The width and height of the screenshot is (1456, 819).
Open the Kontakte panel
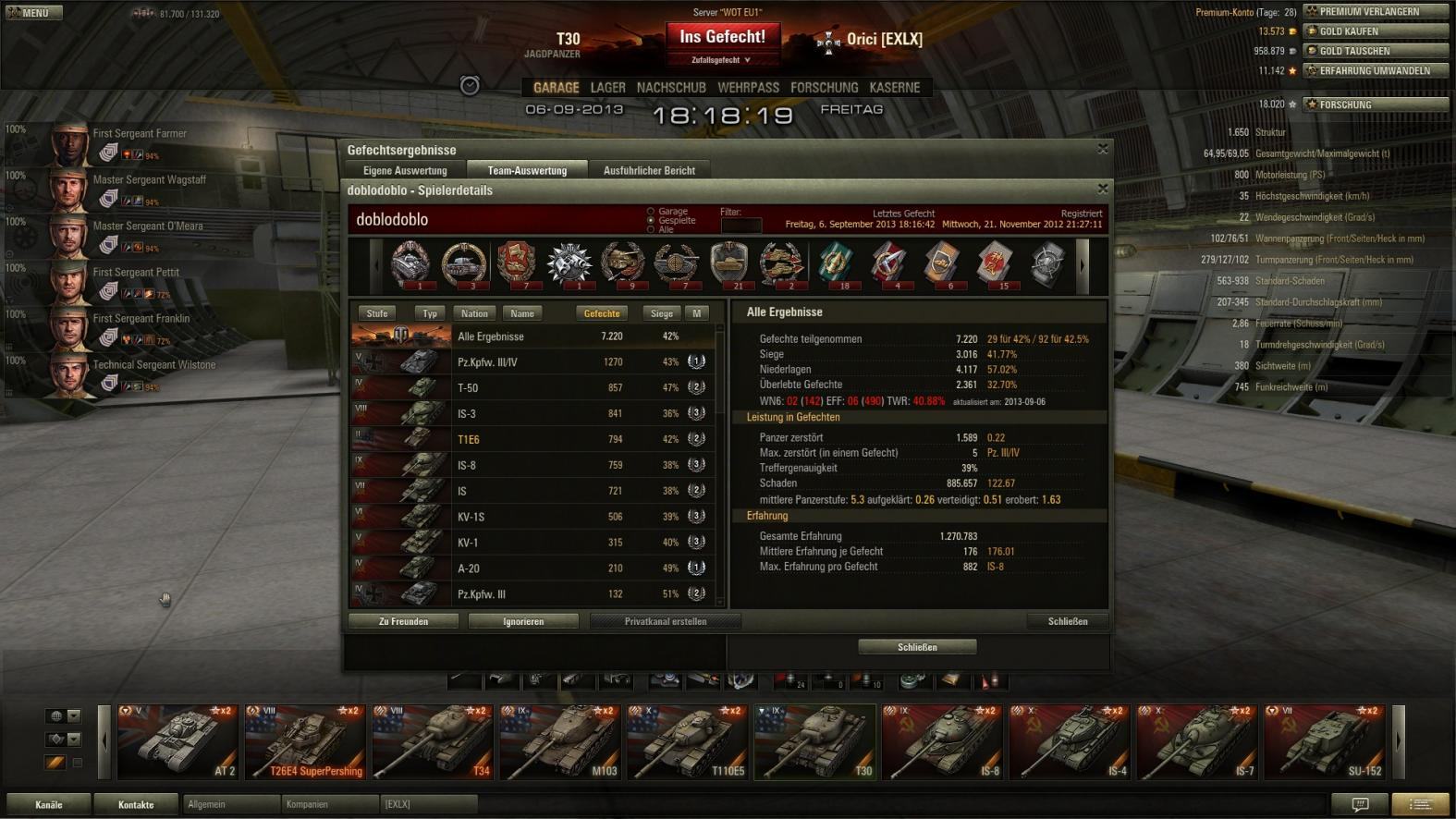coord(136,804)
